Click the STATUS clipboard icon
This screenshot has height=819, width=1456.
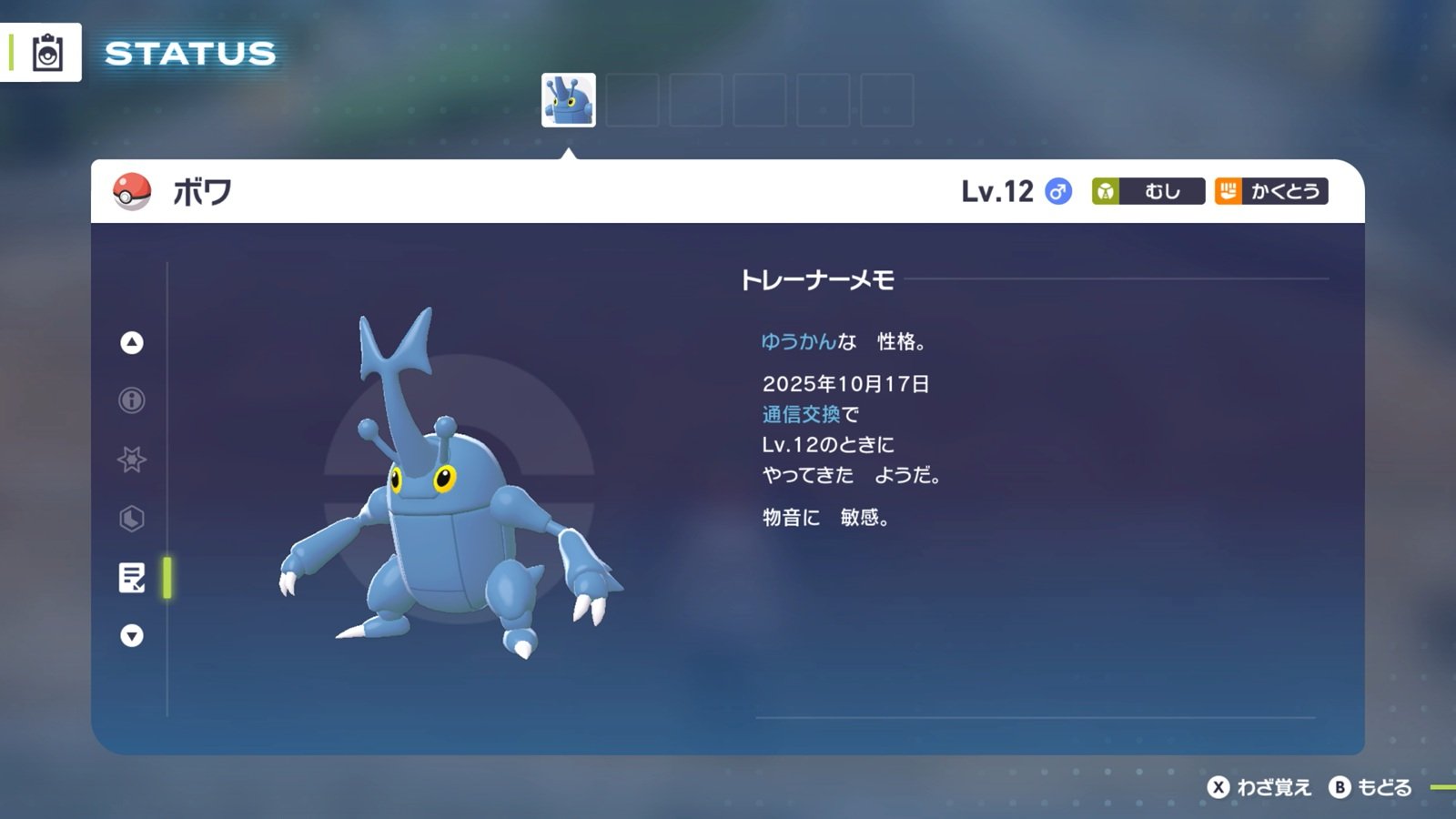point(47,53)
